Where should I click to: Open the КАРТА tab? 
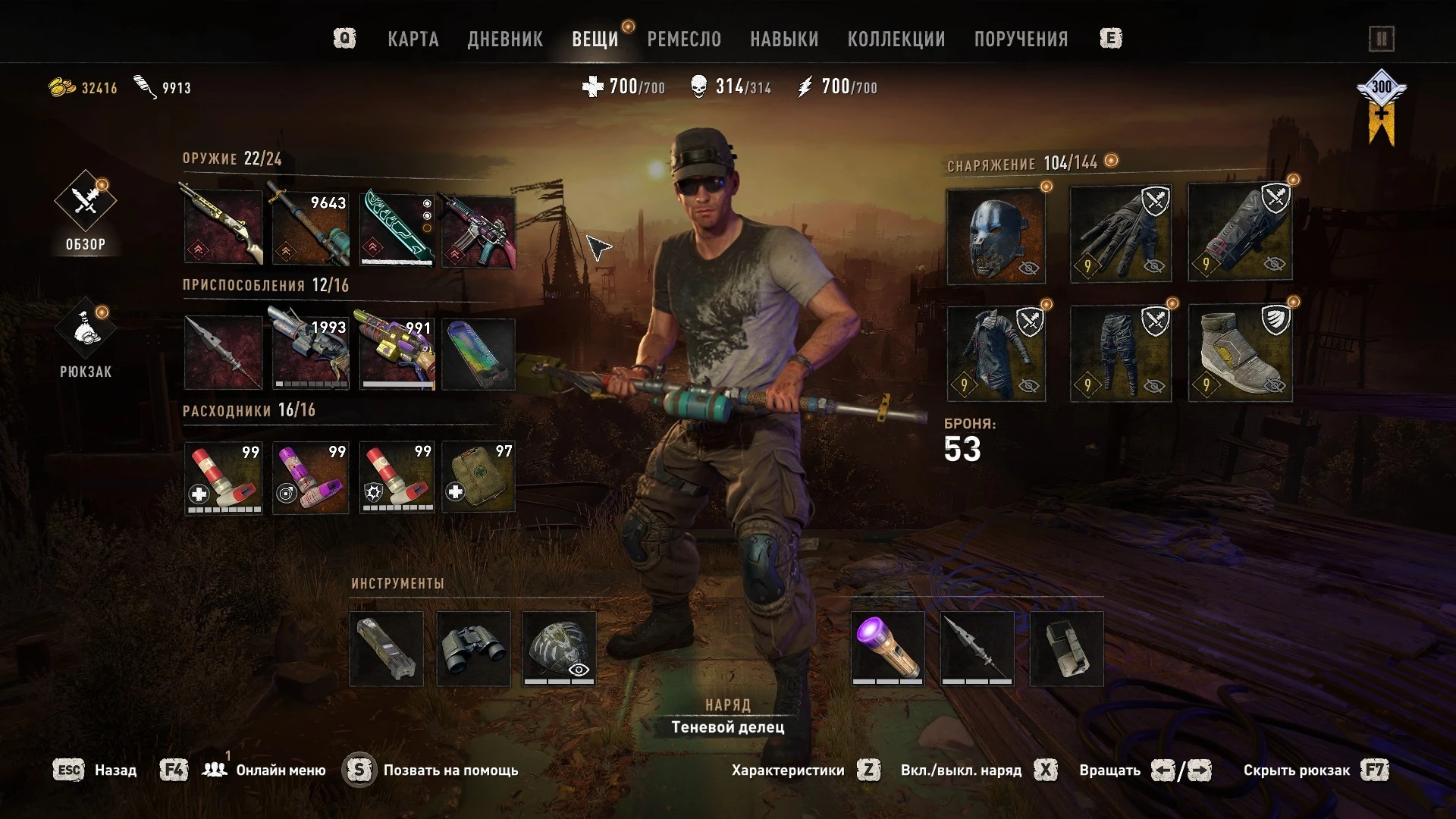tap(413, 39)
